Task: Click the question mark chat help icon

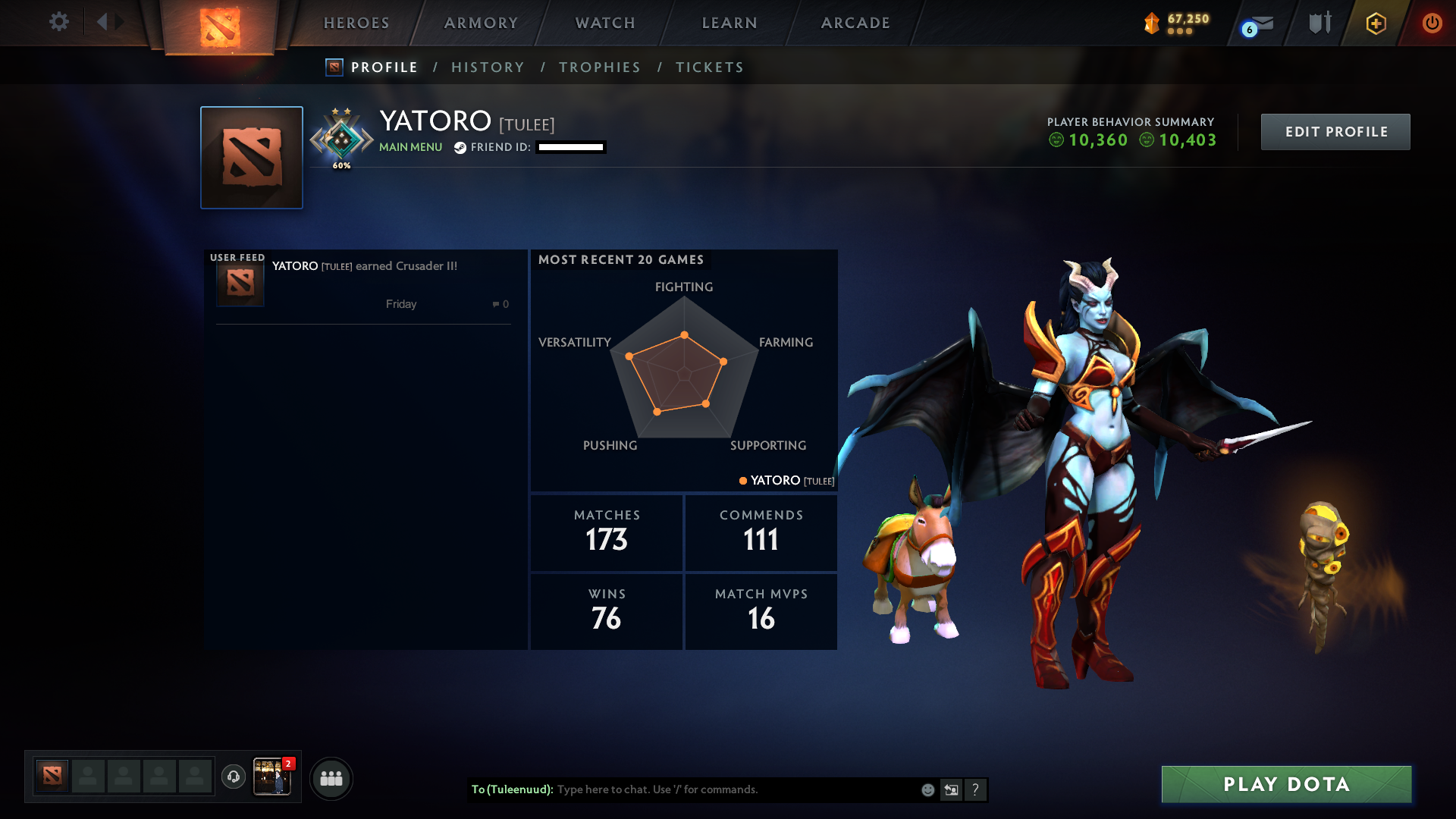Action: [x=975, y=789]
